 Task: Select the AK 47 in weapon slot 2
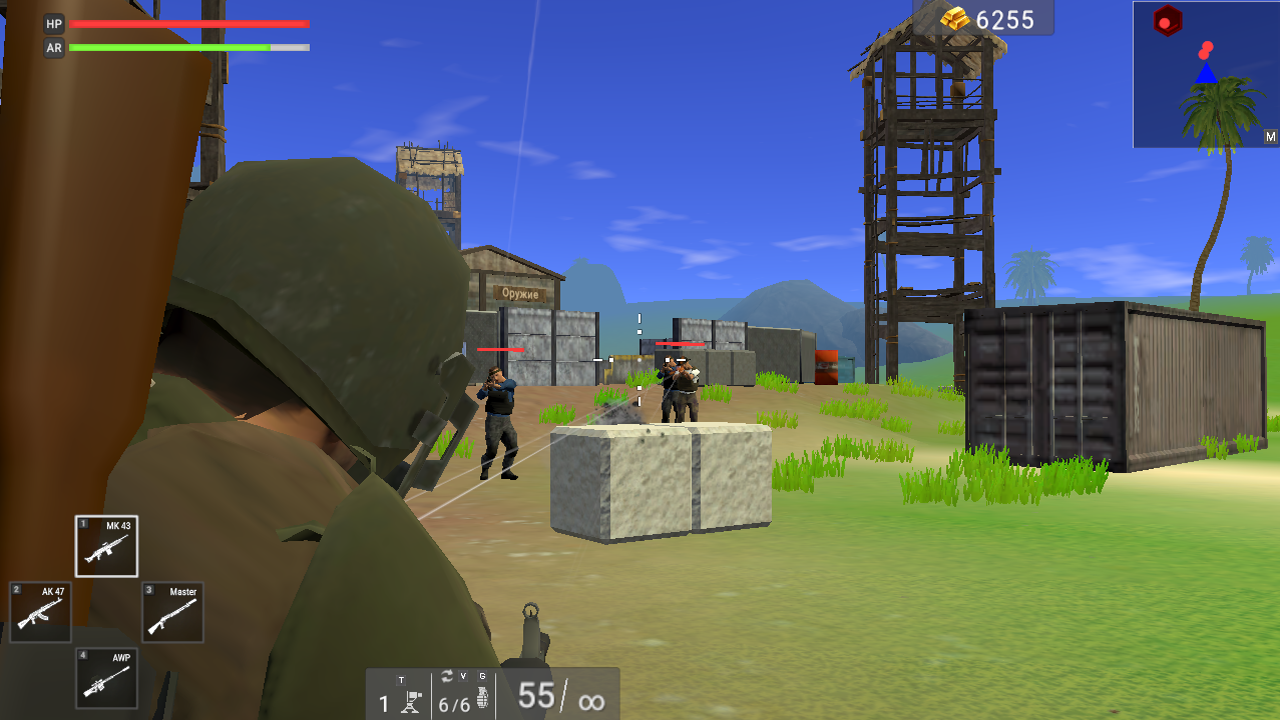click(40, 612)
